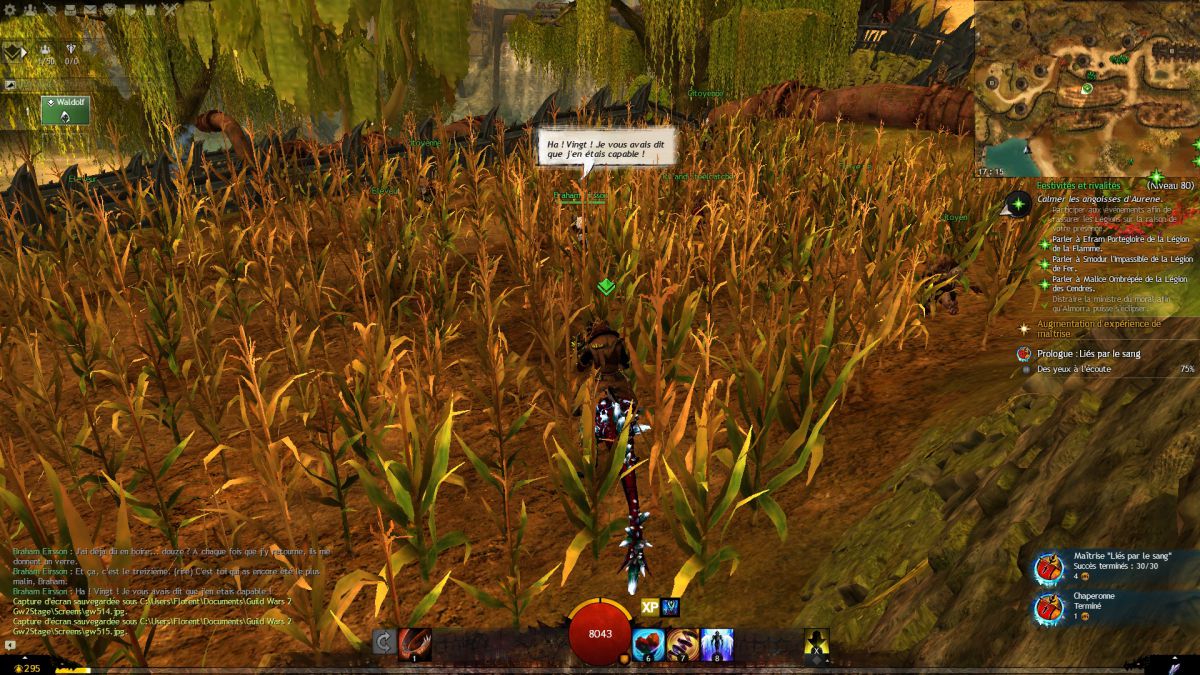Activate the winged figure skill in slot 8
The height and width of the screenshot is (675, 1200).
coord(717,643)
